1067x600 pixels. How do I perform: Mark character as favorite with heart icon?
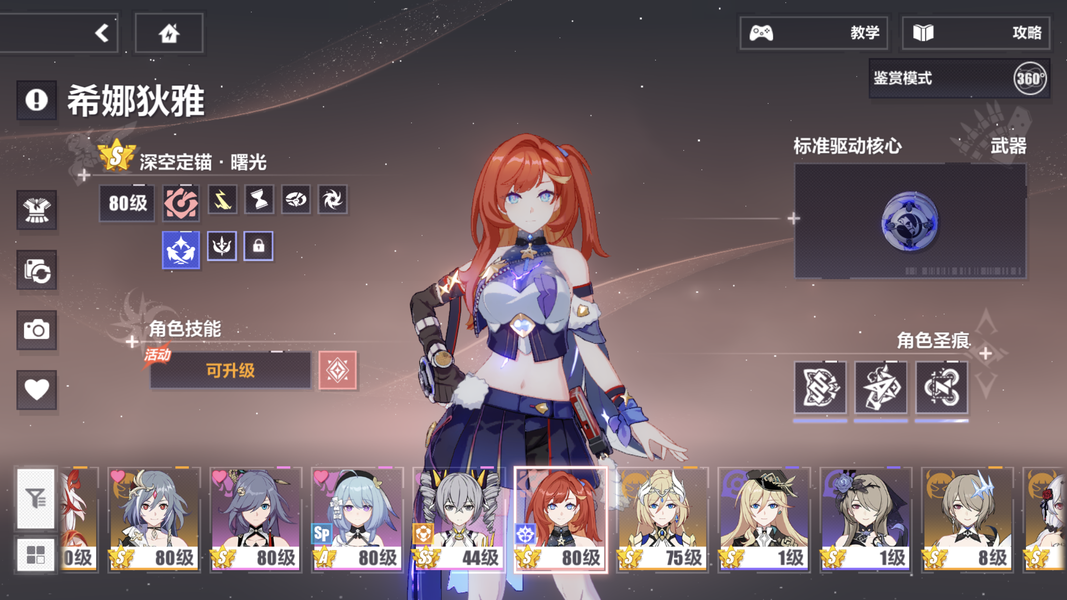point(37,389)
